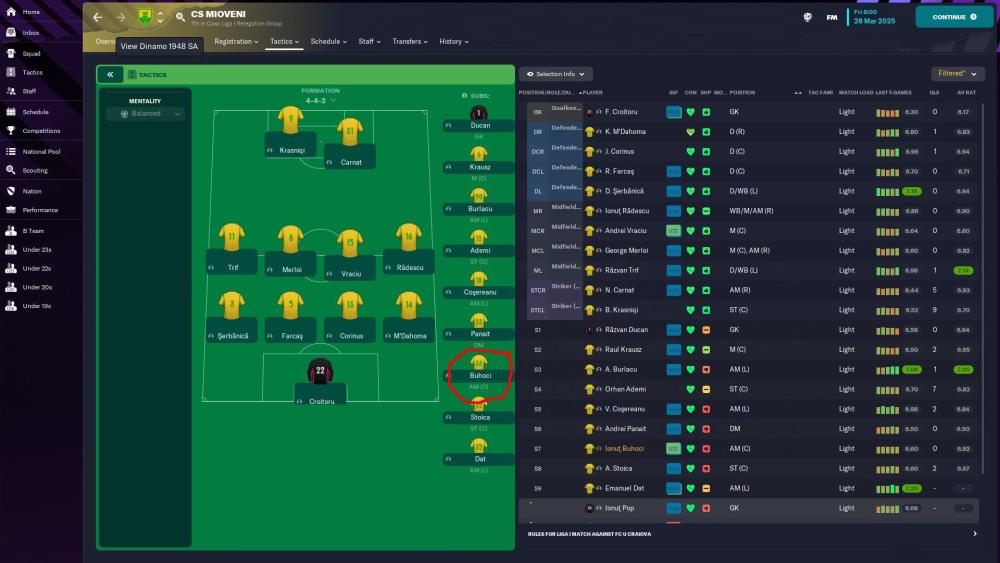Open the Selection Info dropdown
Viewport: 1000px width, 563px height.
coord(556,74)
